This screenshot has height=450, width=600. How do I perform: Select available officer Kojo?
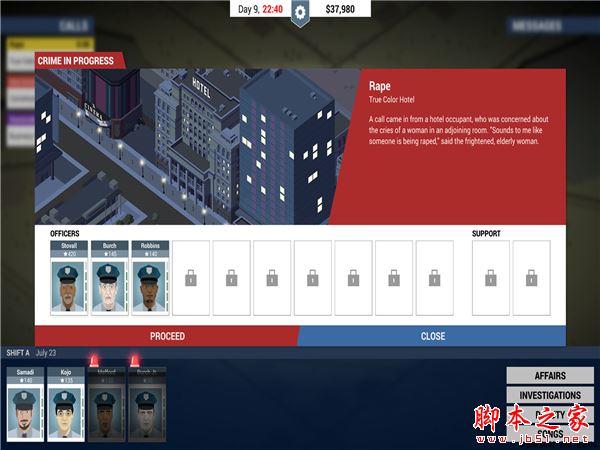click(66, 404)
